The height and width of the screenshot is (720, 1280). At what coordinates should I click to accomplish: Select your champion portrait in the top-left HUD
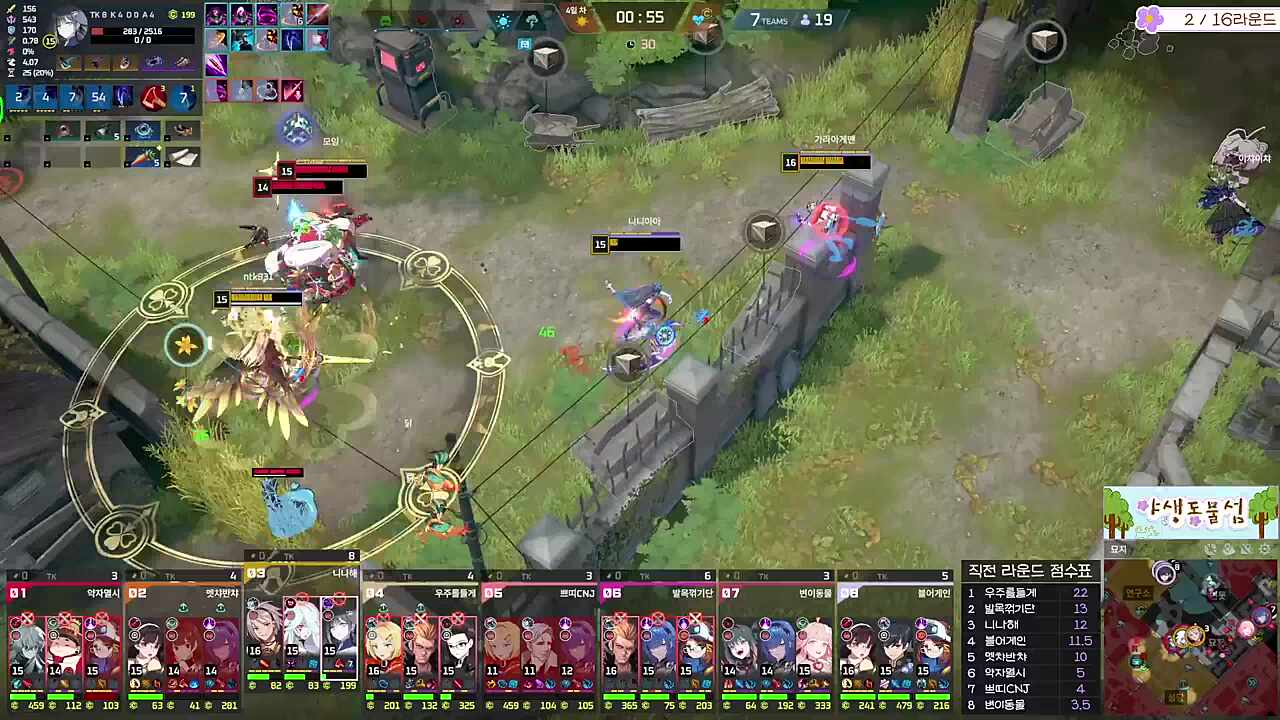71,26
